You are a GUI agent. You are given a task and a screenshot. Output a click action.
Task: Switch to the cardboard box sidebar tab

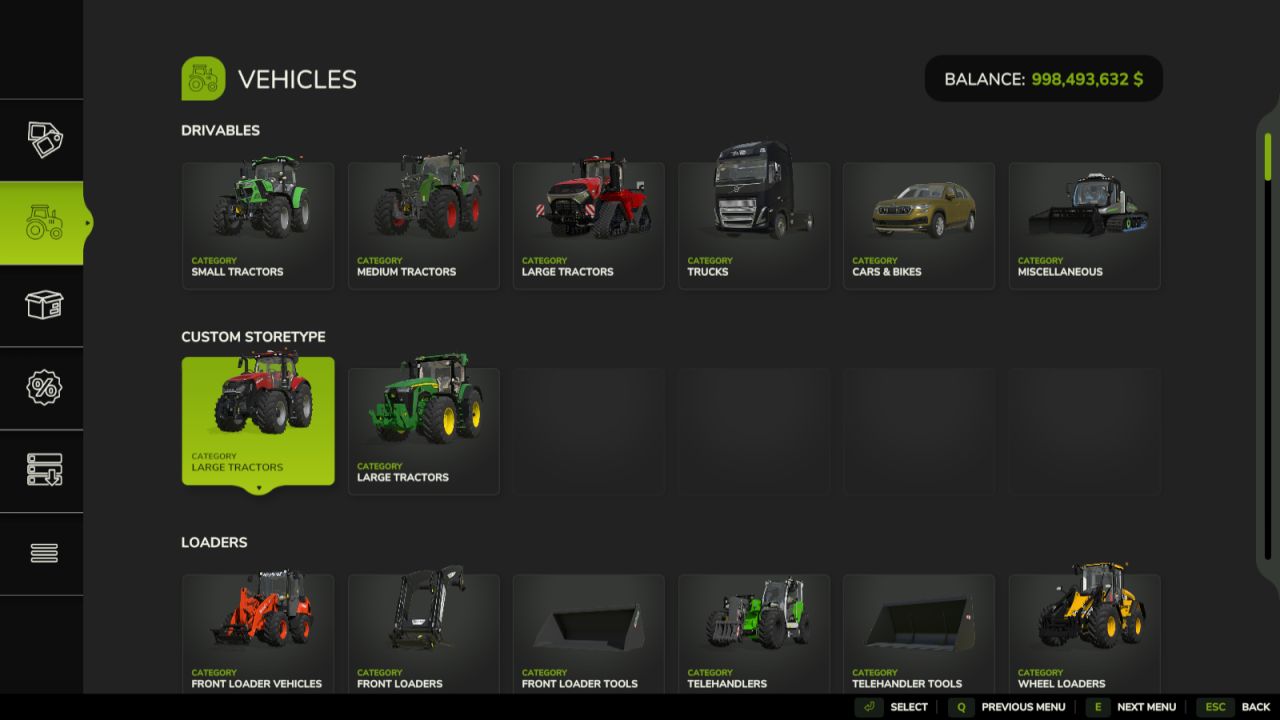tap(43, 305)
